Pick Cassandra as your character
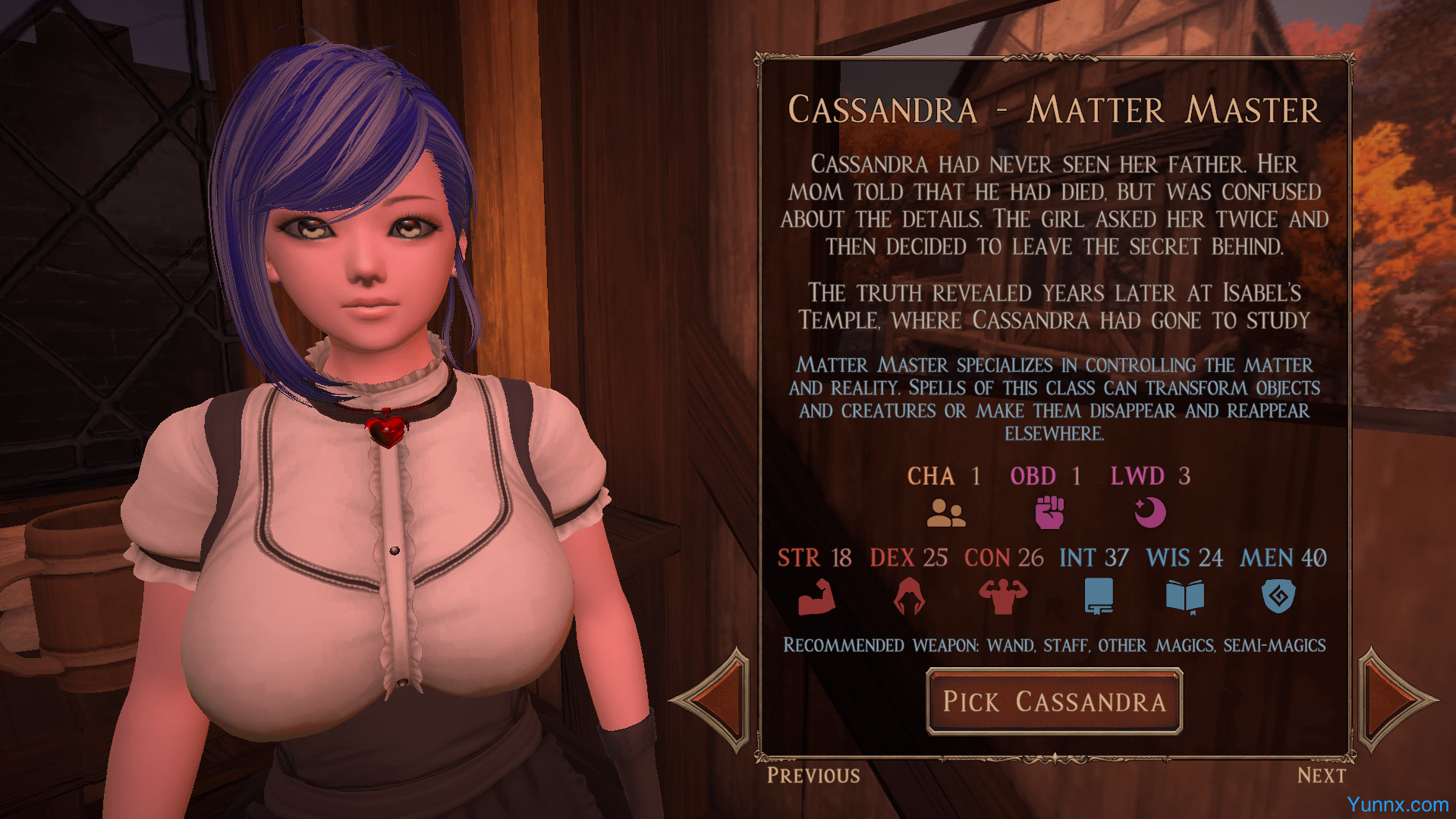The height and width of the screenshot is (819, 1456). pyautogui.click(x=1054, y=702)
